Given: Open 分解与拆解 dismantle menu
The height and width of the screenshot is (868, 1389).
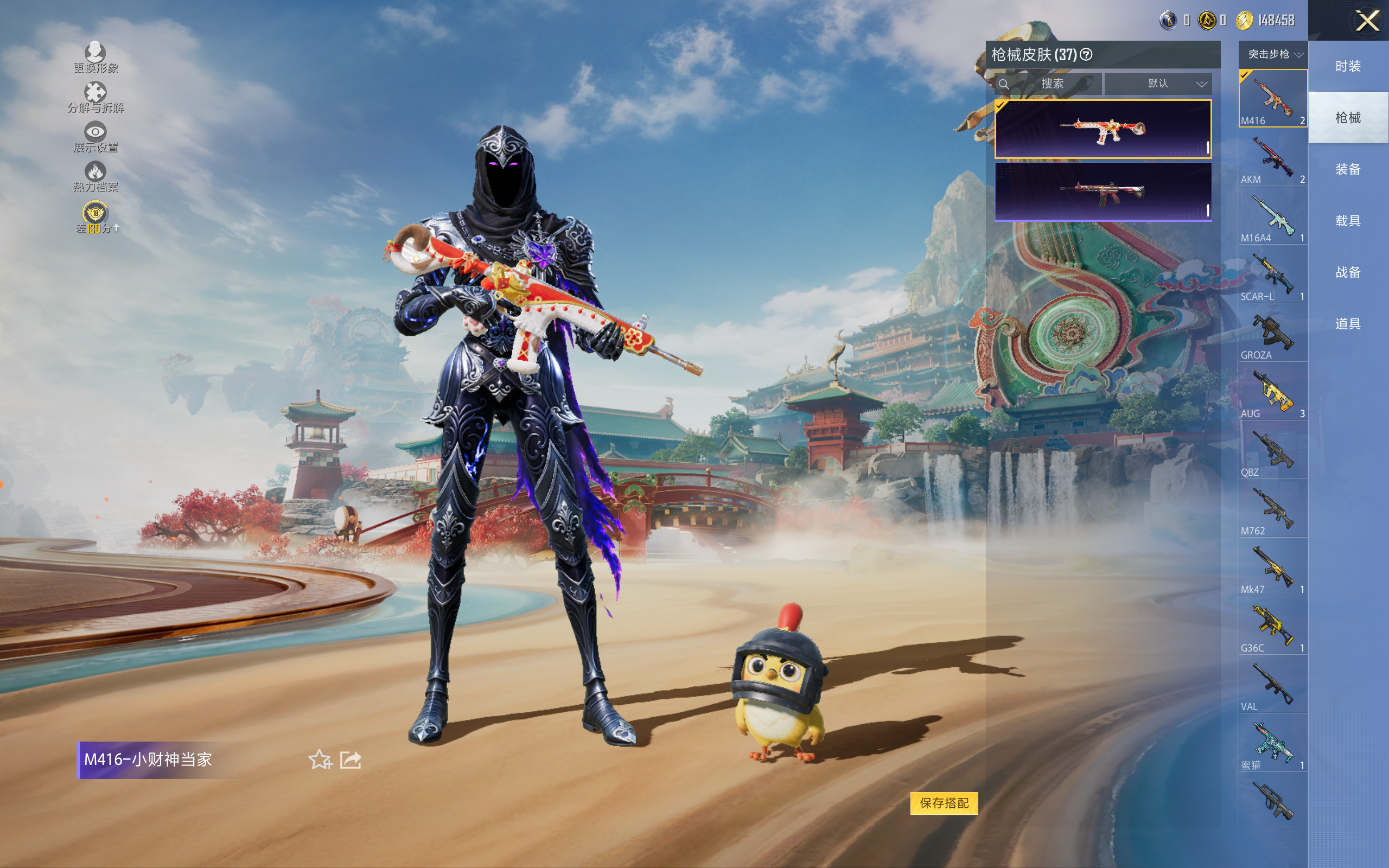Looking at the screenshot, I should 95,98.
